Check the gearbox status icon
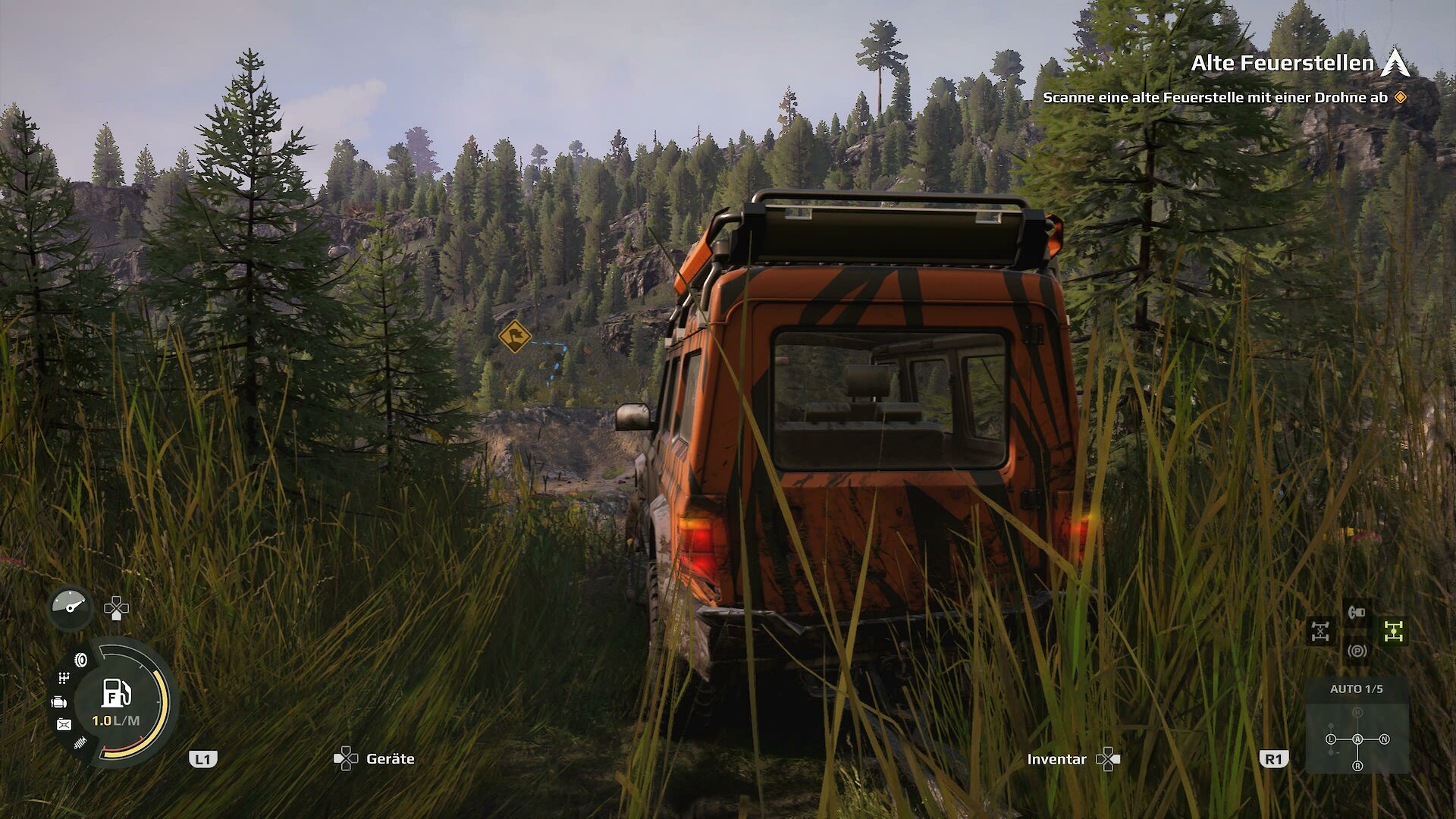This screenshot has height=819, width=1456. [64, 677]
